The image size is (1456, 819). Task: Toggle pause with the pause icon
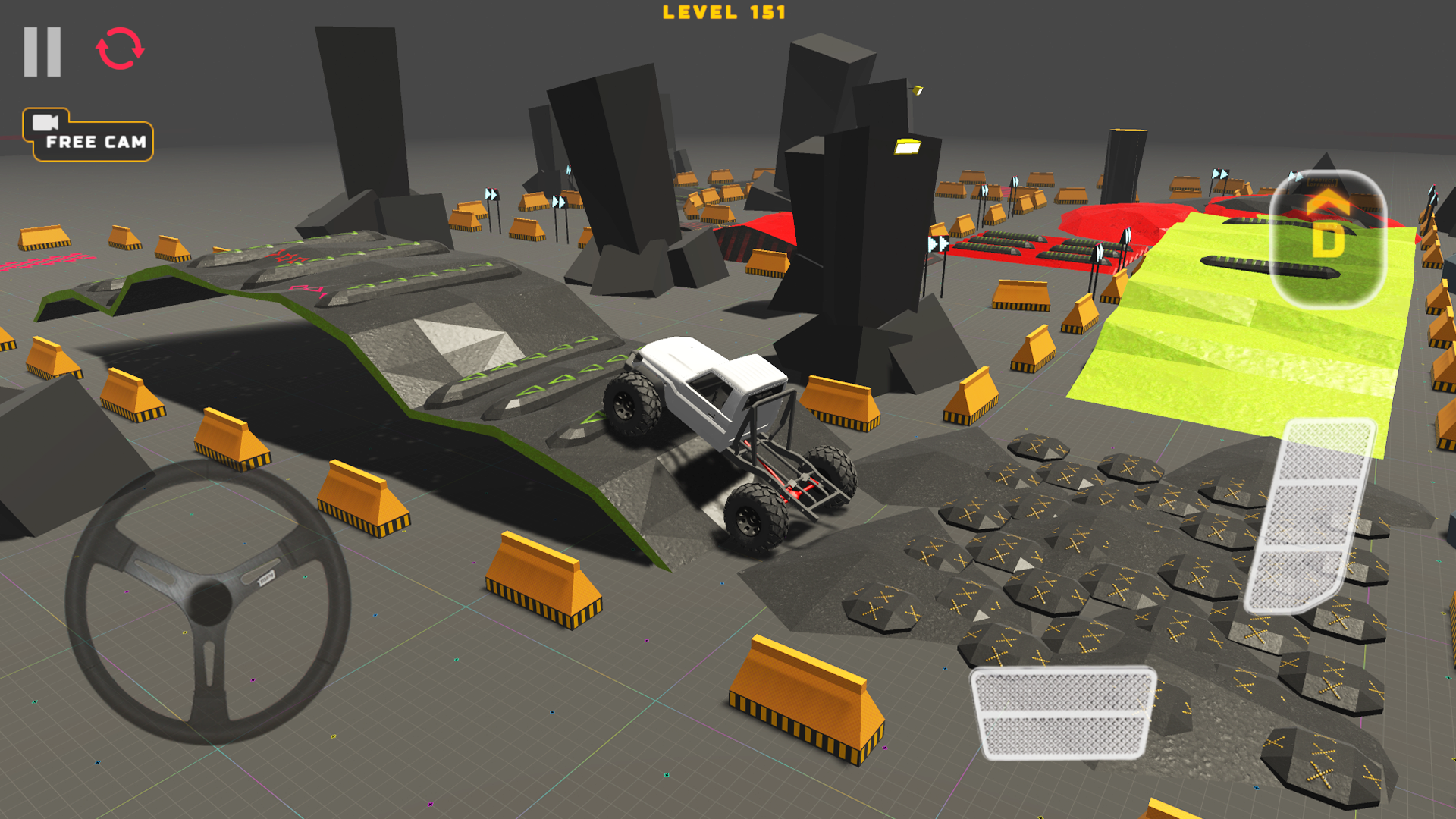click(42, 51)
